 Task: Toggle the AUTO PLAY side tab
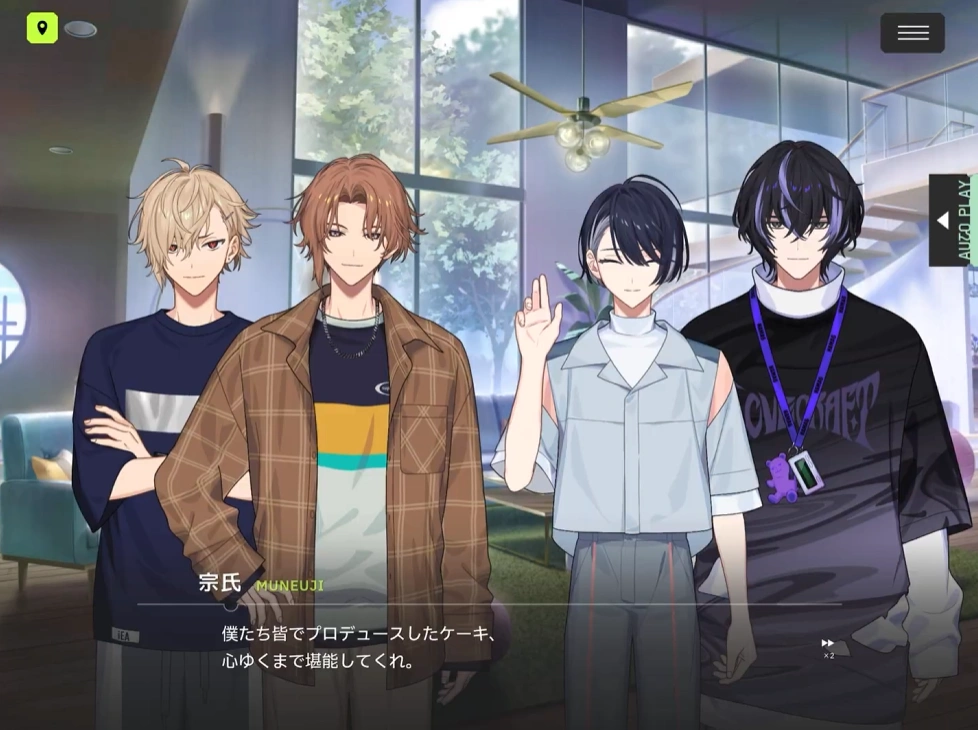pos(951,220)
